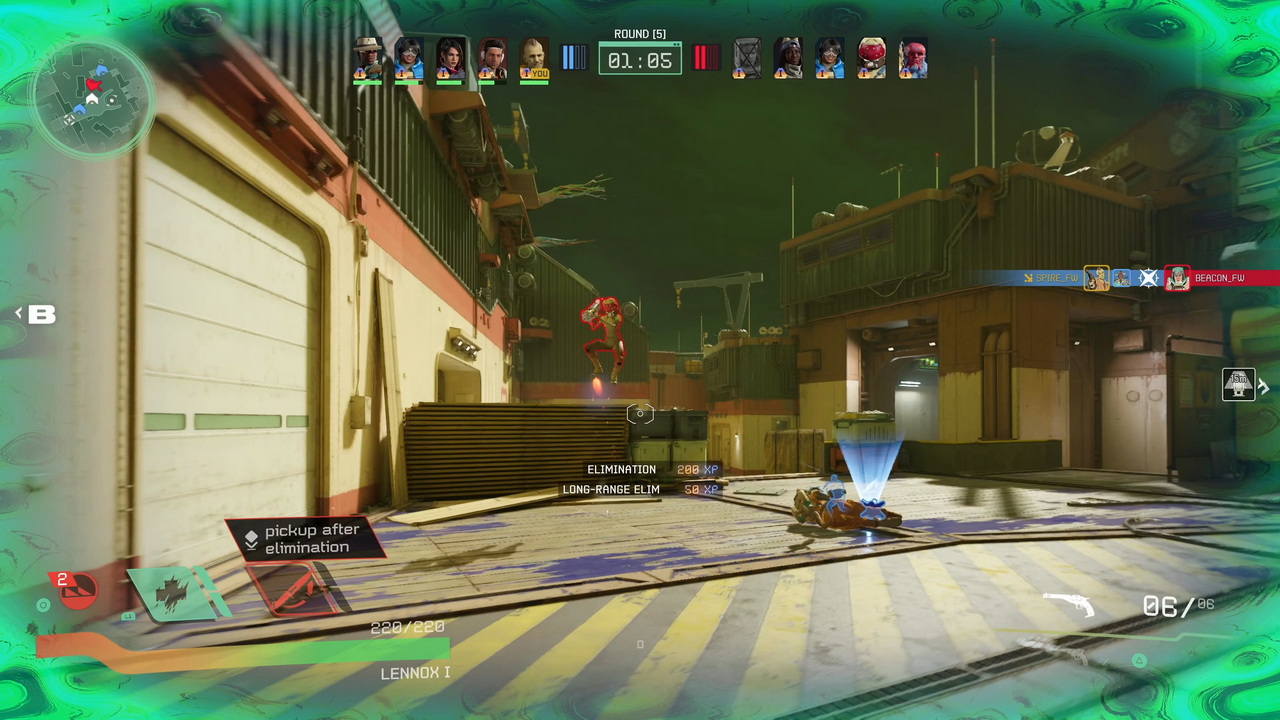The width and height of the screenshot is (1280, 720).
Task: Open the circular minimap
Action: tap(92, 98)
